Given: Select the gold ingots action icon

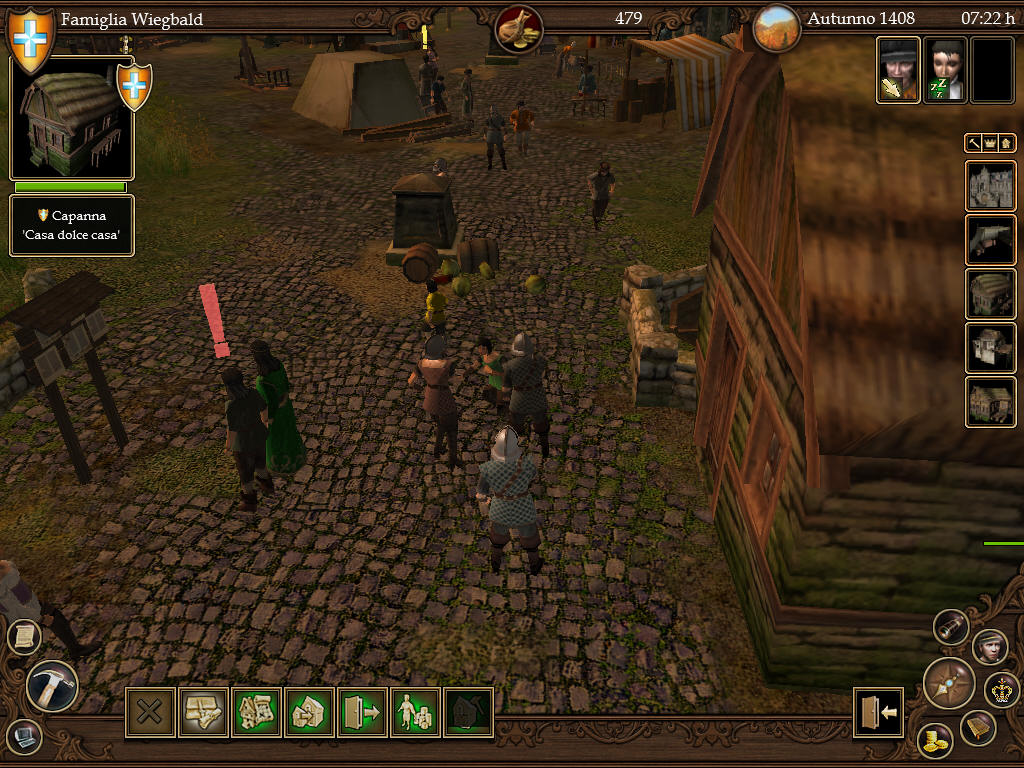Looking at the screenshot, I should [x=203, y=713].
